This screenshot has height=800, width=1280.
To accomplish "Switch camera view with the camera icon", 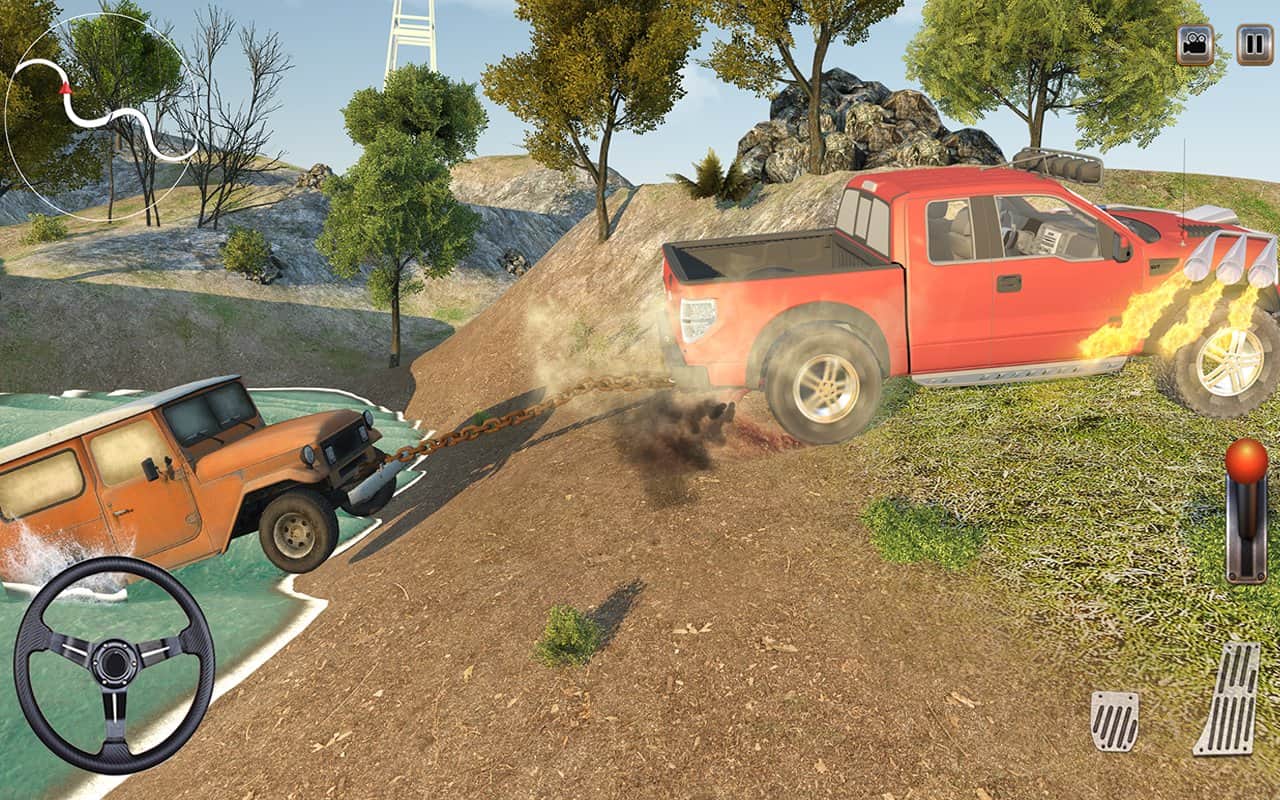I will click(x=1195, y=45).
